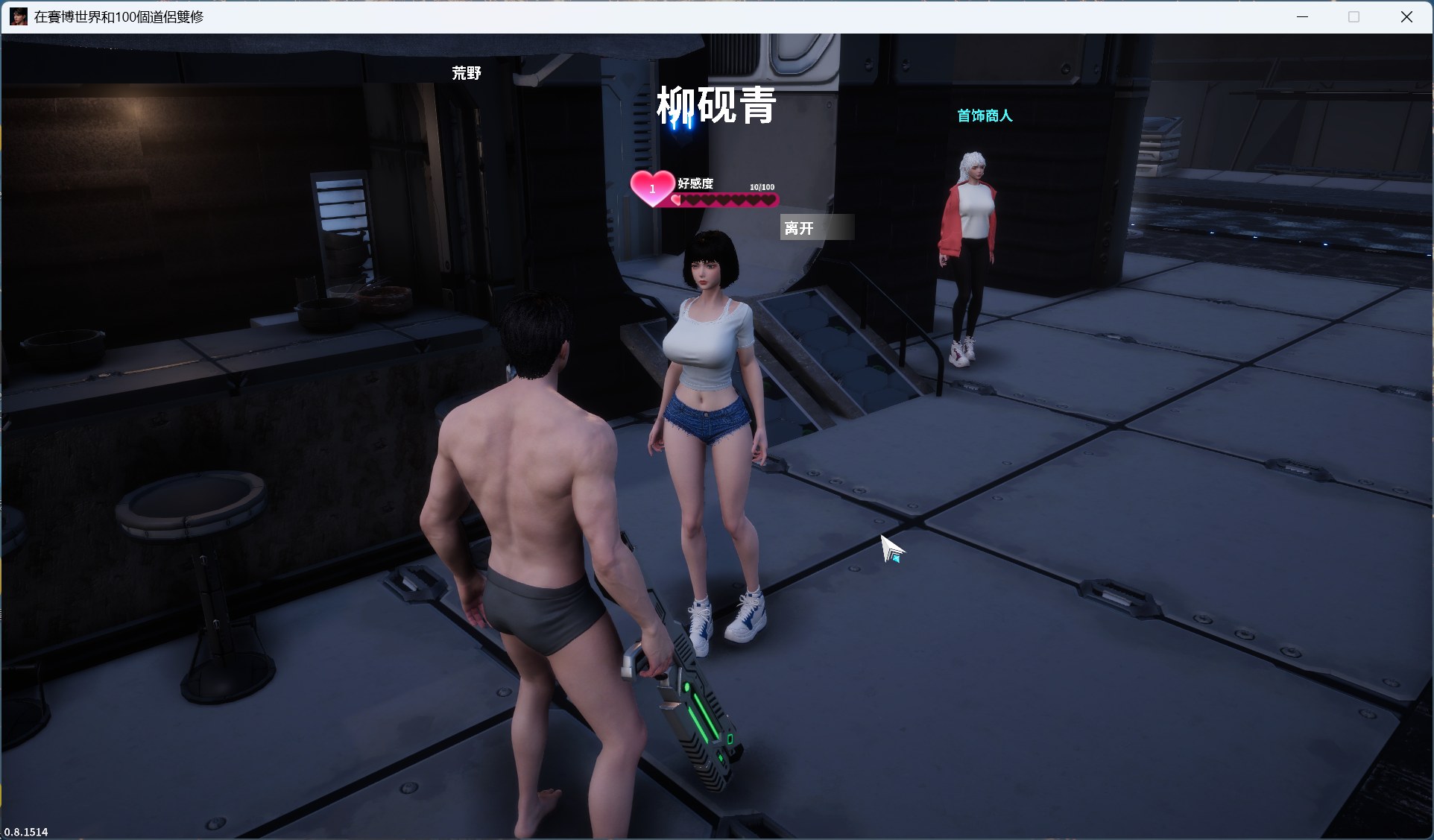
Task: Click the NPC name 柳砚青 above her head
Action: point(716,106)
